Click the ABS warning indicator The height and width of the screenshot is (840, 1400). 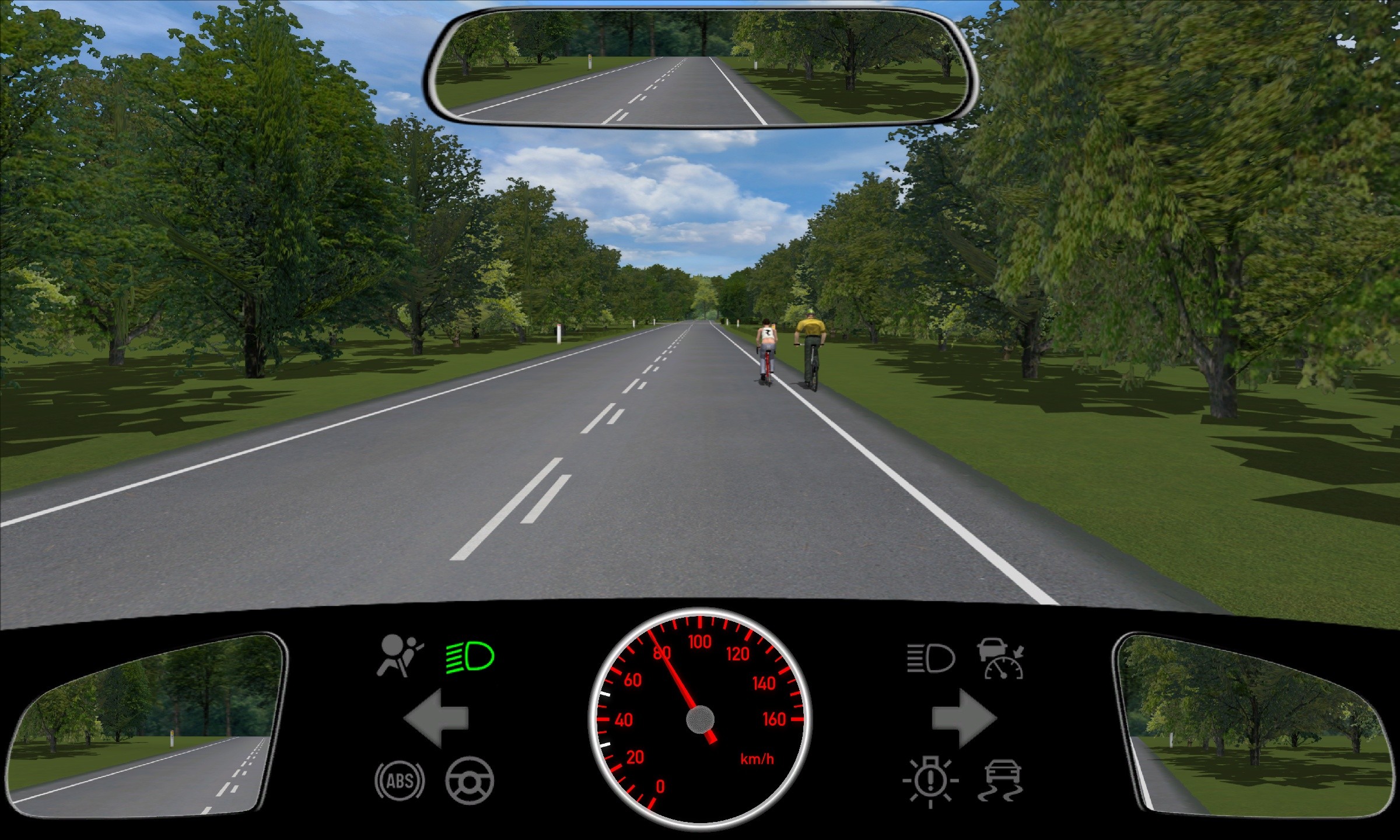400,780
